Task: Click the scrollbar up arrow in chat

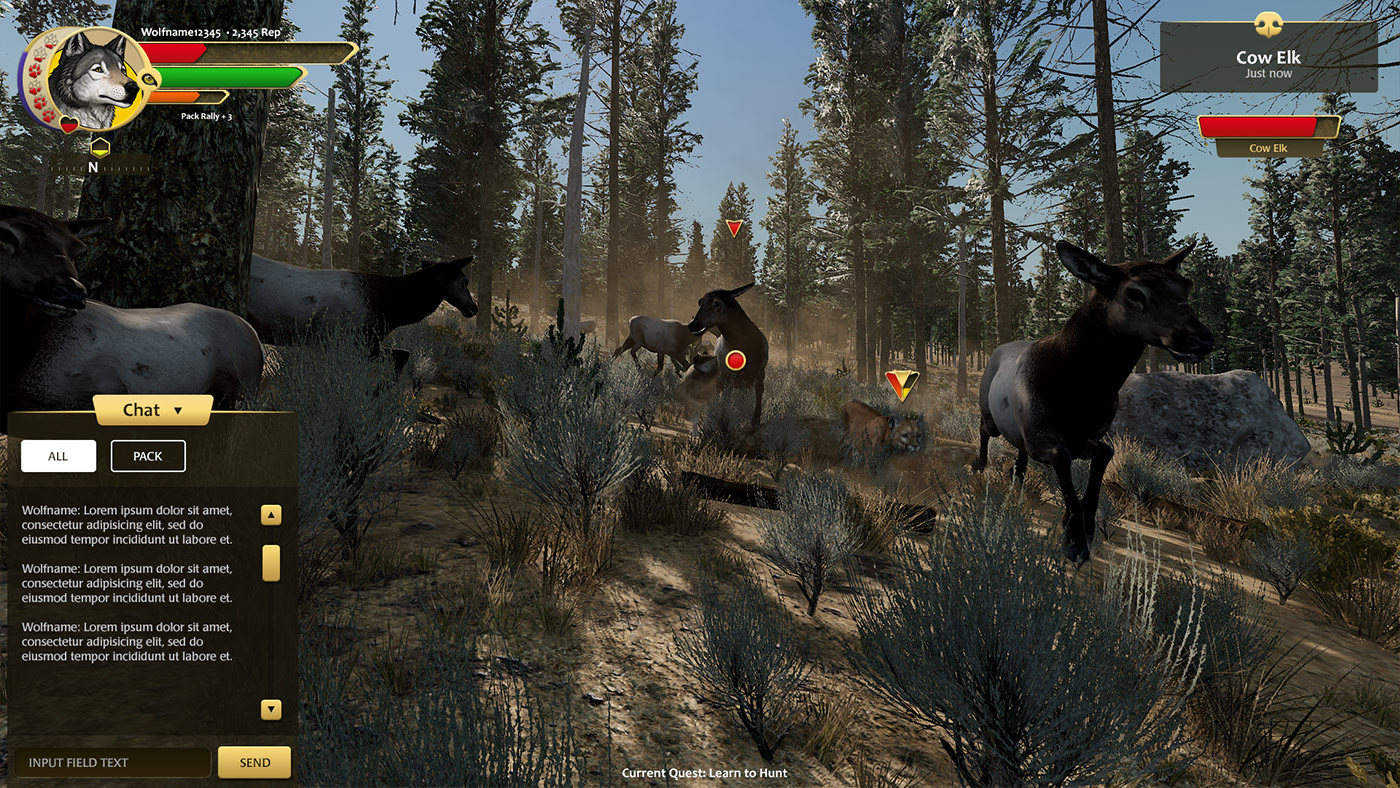Action: click(x=270, y=514)
